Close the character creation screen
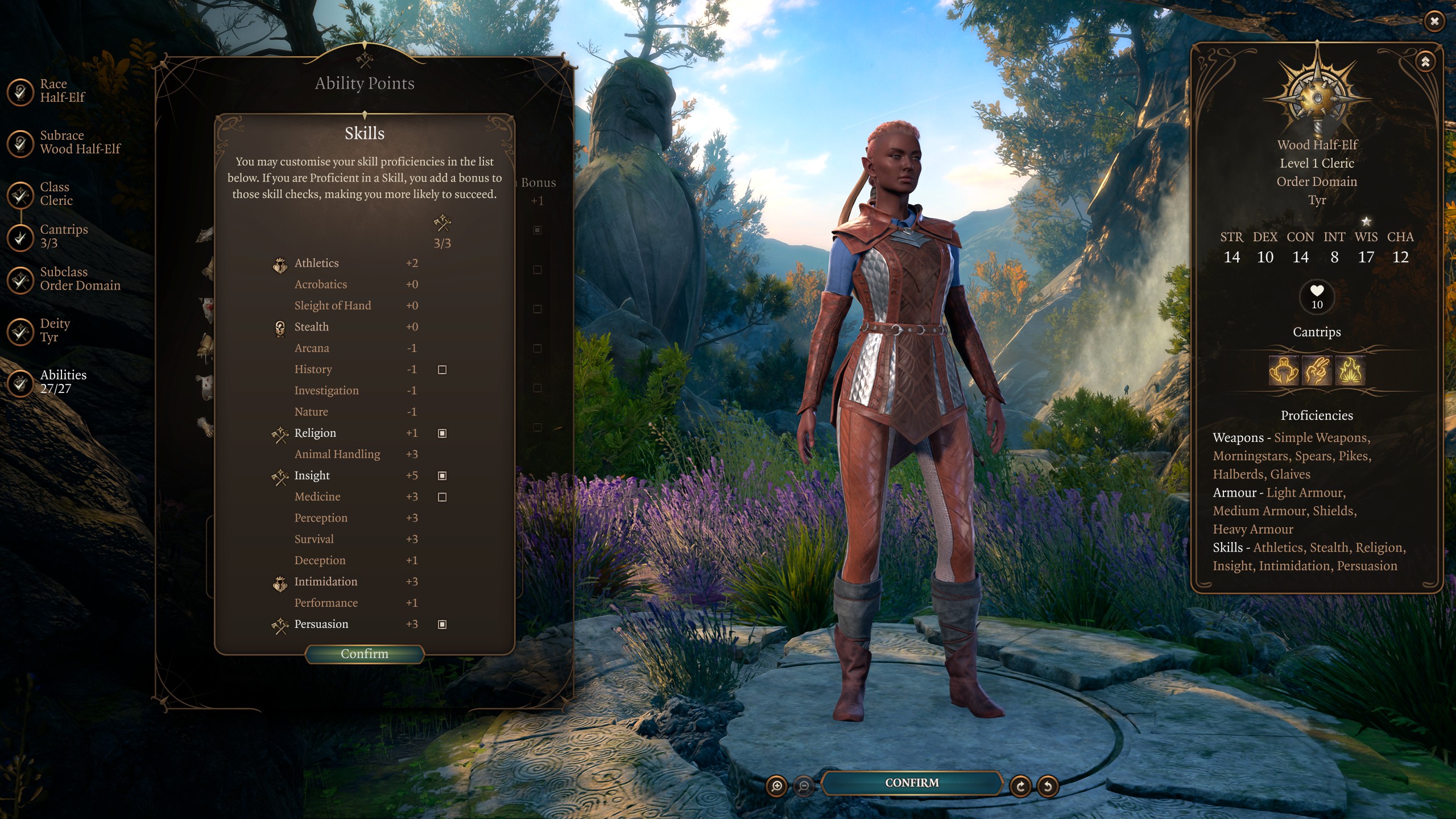 1434,22
